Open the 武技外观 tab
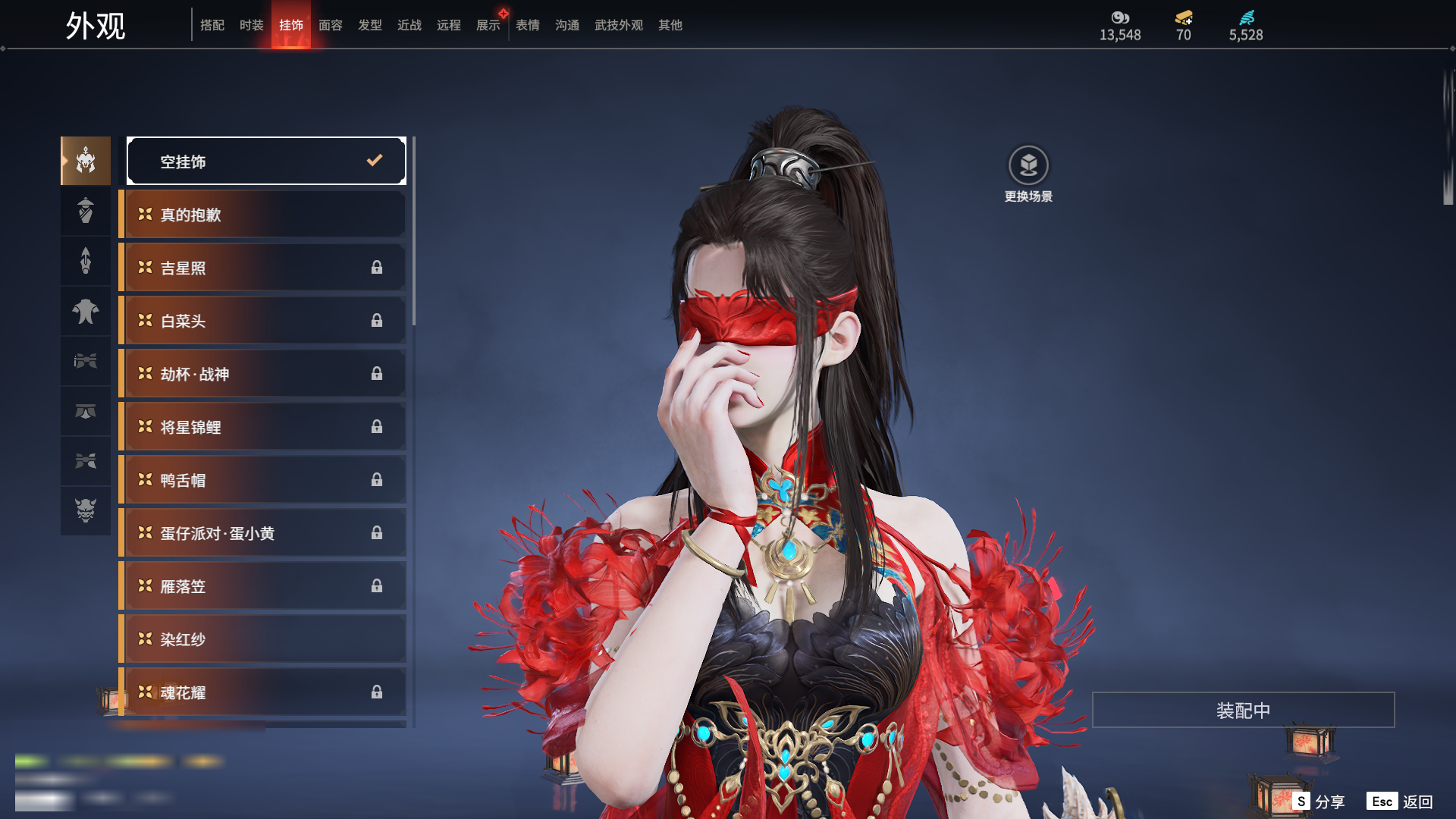Image resolution: width=1456 pixels, height=819 pixels. tap(618, 25)
